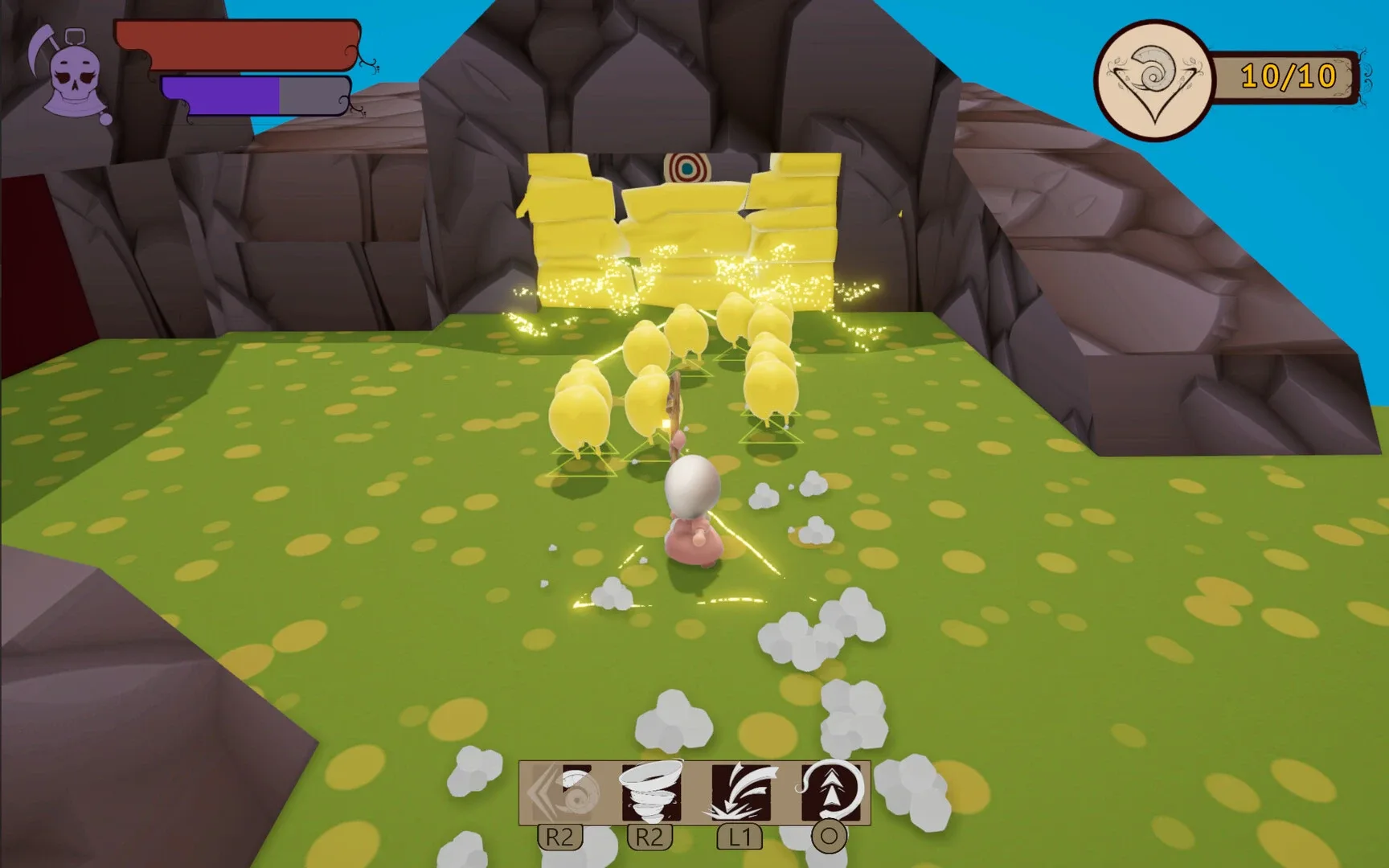1389x868 pixels.
Task: Click the player character on the grass
Action: (693, 514)
